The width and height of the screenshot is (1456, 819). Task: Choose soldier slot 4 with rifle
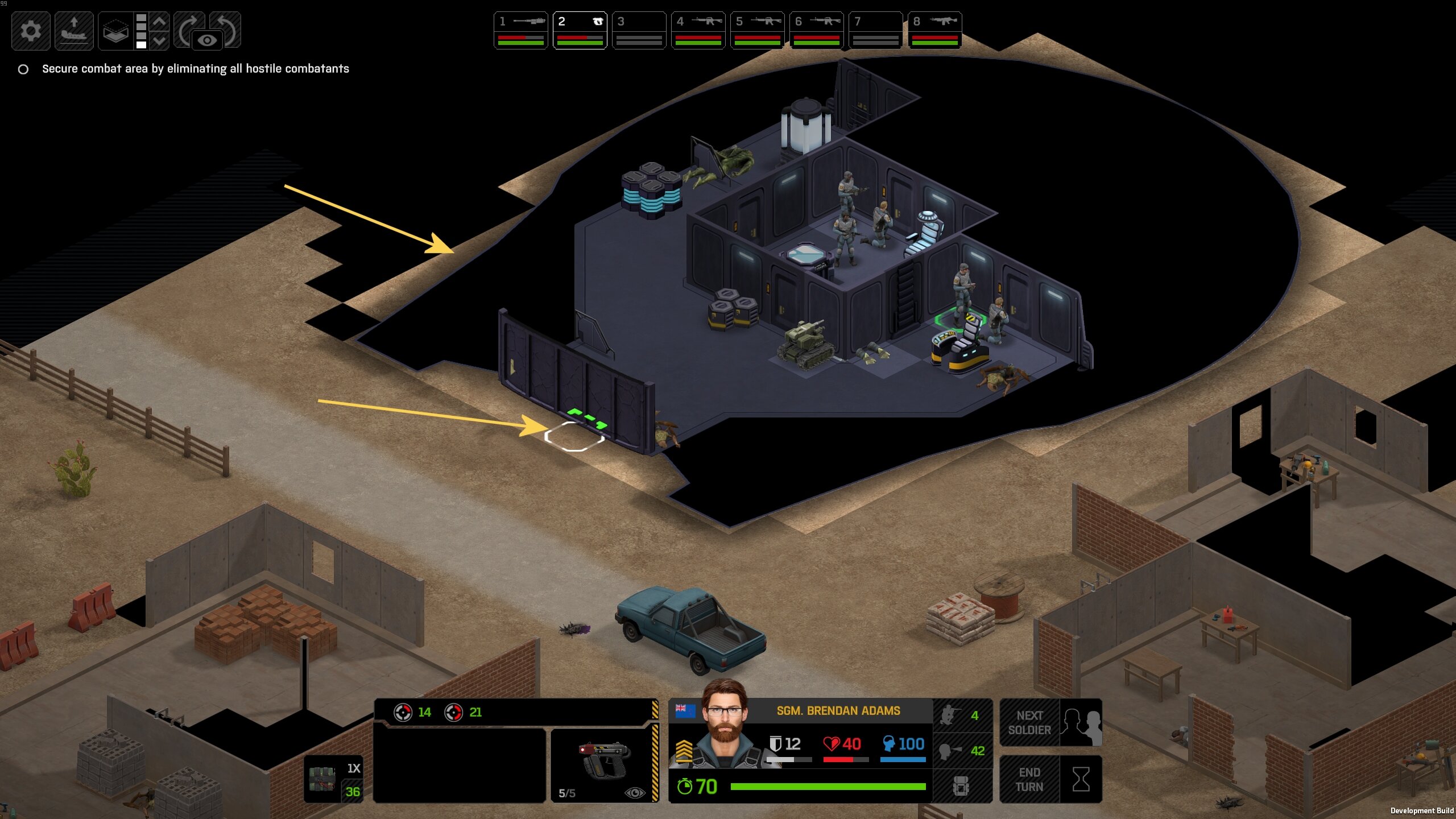click(698, 30)
